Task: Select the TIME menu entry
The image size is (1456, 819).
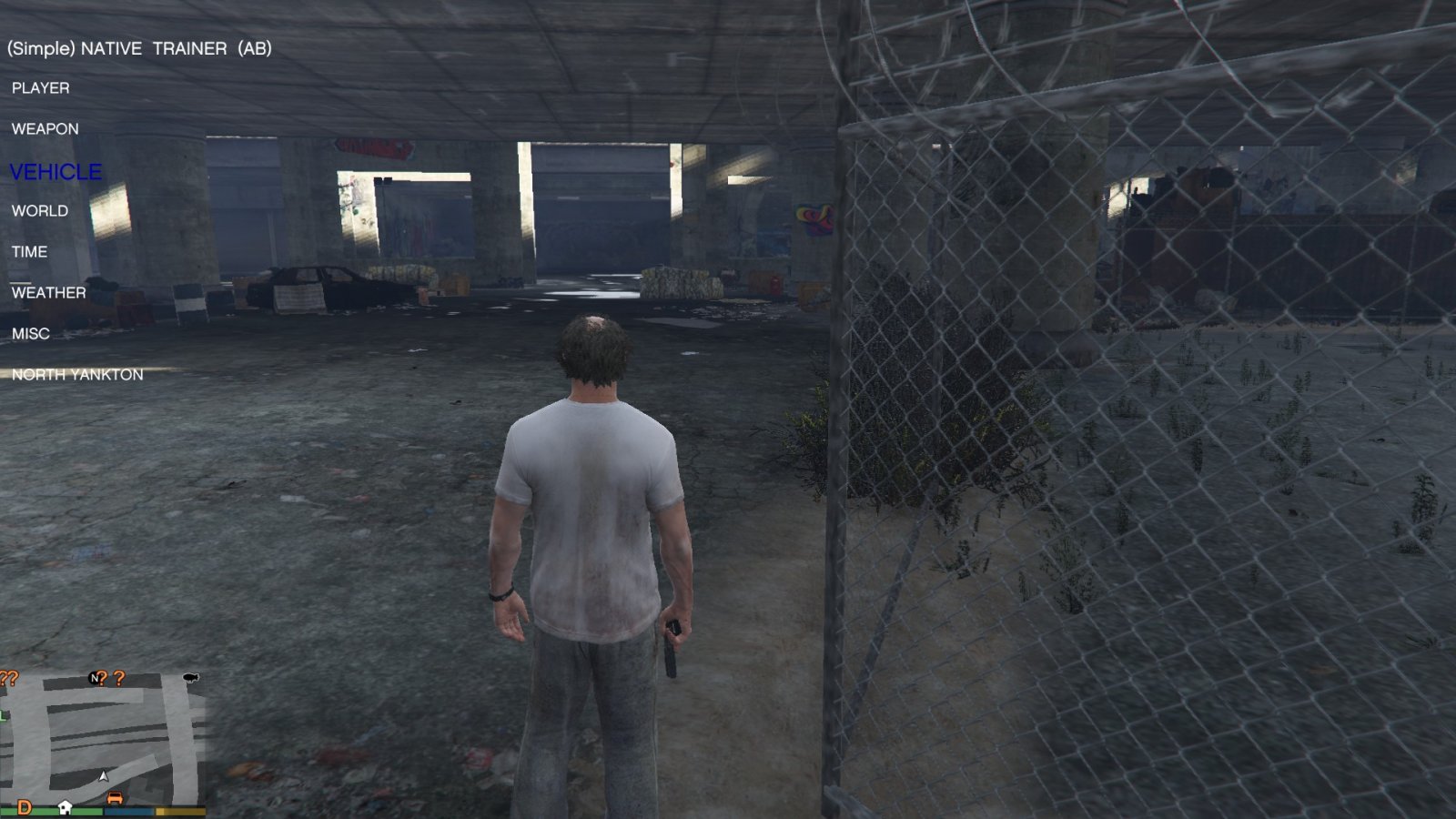Action: tap(29, 252)
